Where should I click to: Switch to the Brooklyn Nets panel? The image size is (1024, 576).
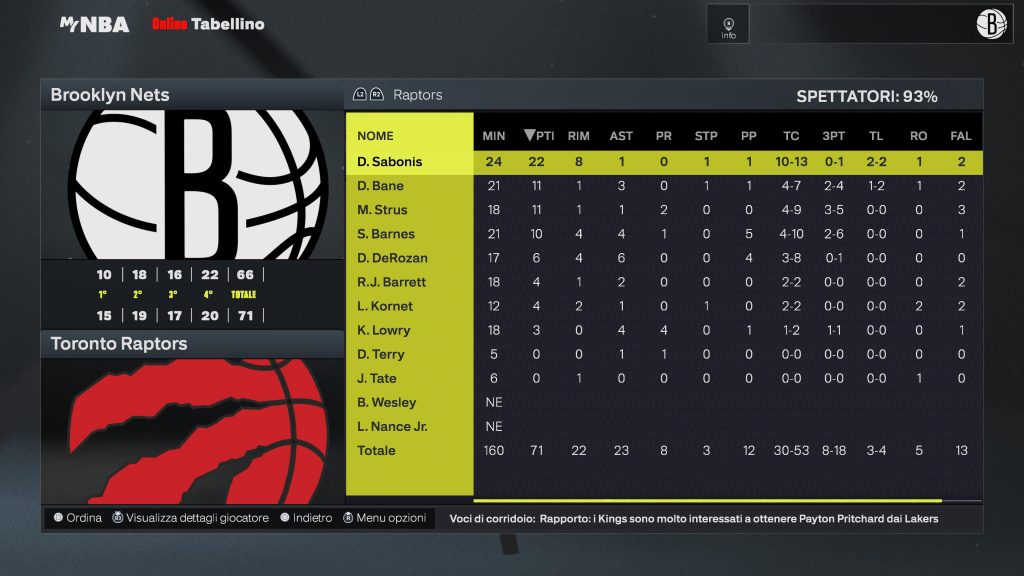tap(110, 95)
